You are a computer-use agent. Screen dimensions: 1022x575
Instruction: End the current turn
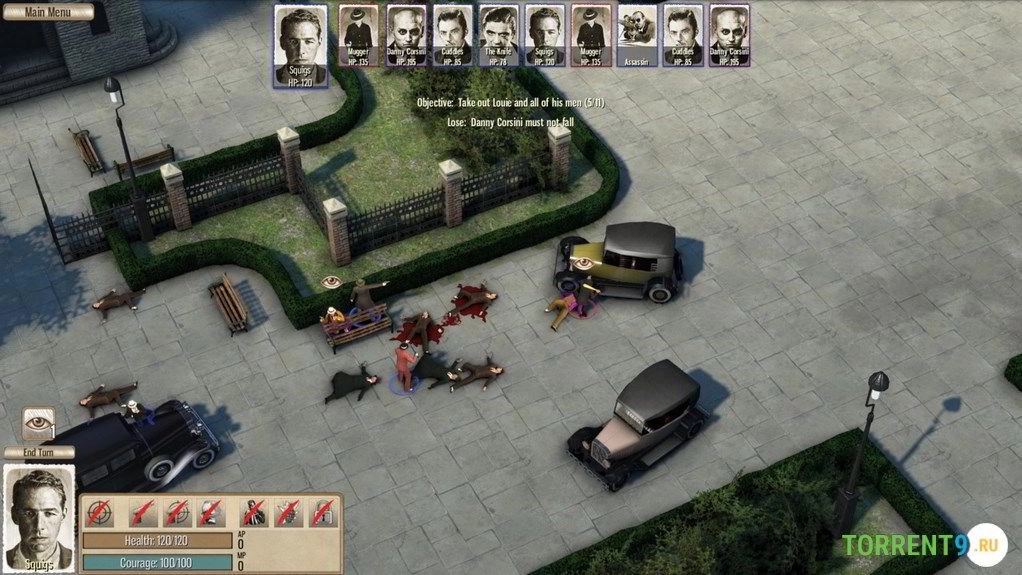coord(39,452)
